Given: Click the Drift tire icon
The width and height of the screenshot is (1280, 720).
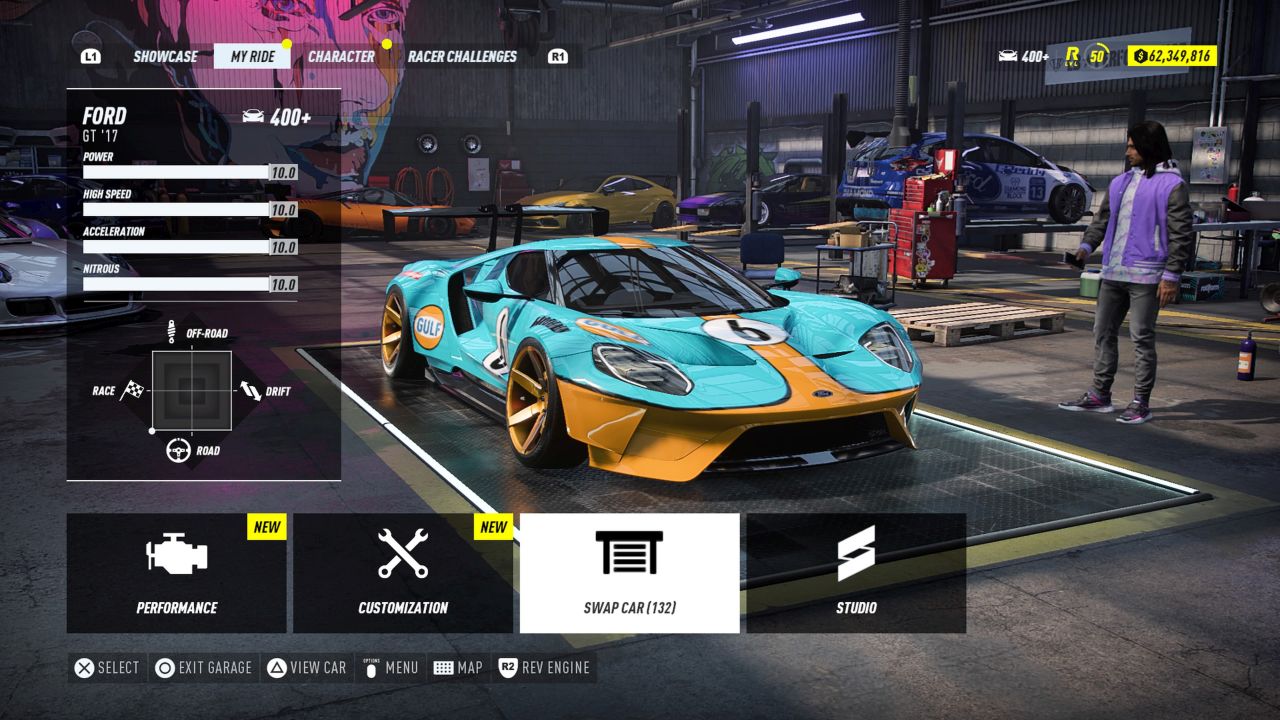Looking at the screenshot, I should coord(250,391).
